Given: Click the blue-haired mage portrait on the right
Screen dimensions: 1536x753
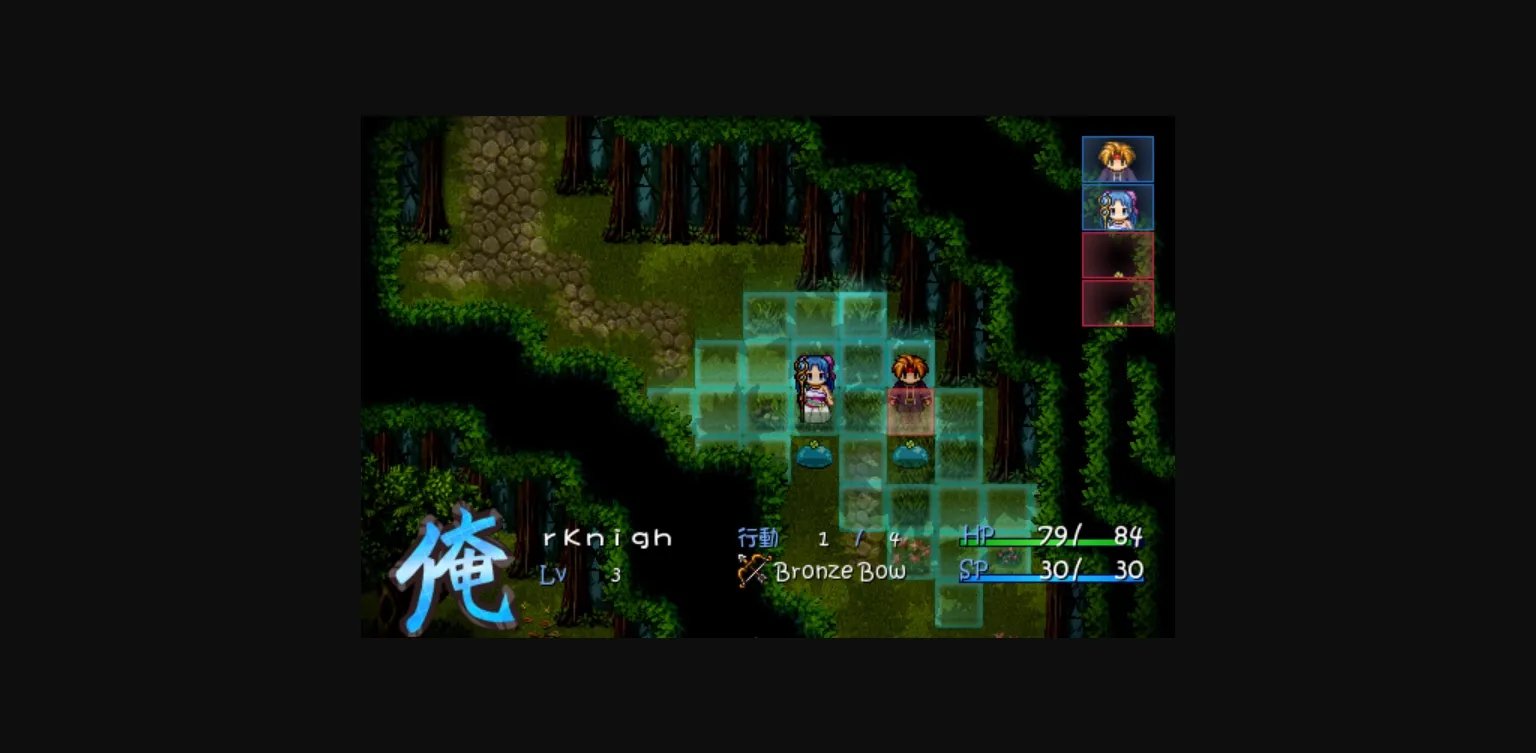Looking at the screenshot, I should point(1117,206).
